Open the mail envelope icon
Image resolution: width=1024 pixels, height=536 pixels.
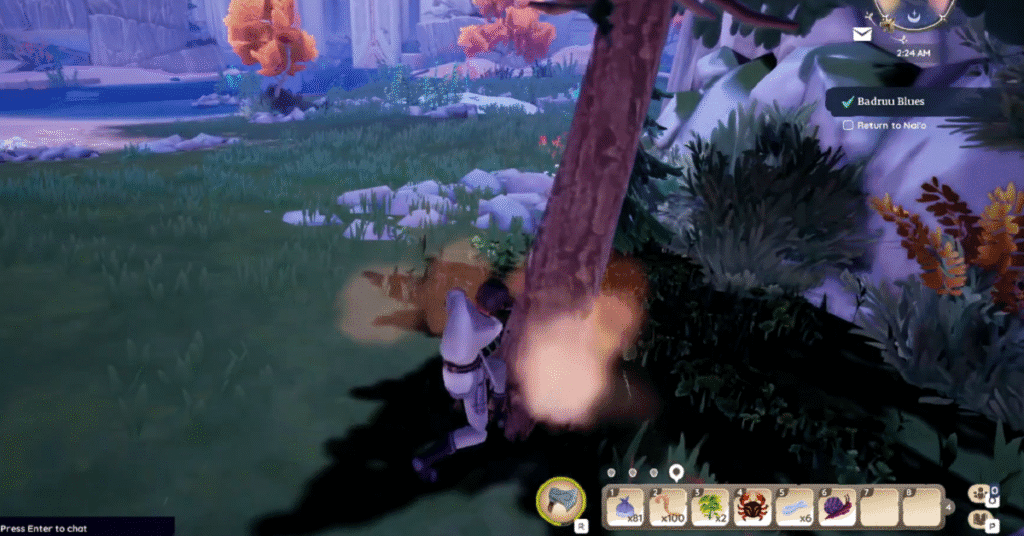[x=862, y=34]
